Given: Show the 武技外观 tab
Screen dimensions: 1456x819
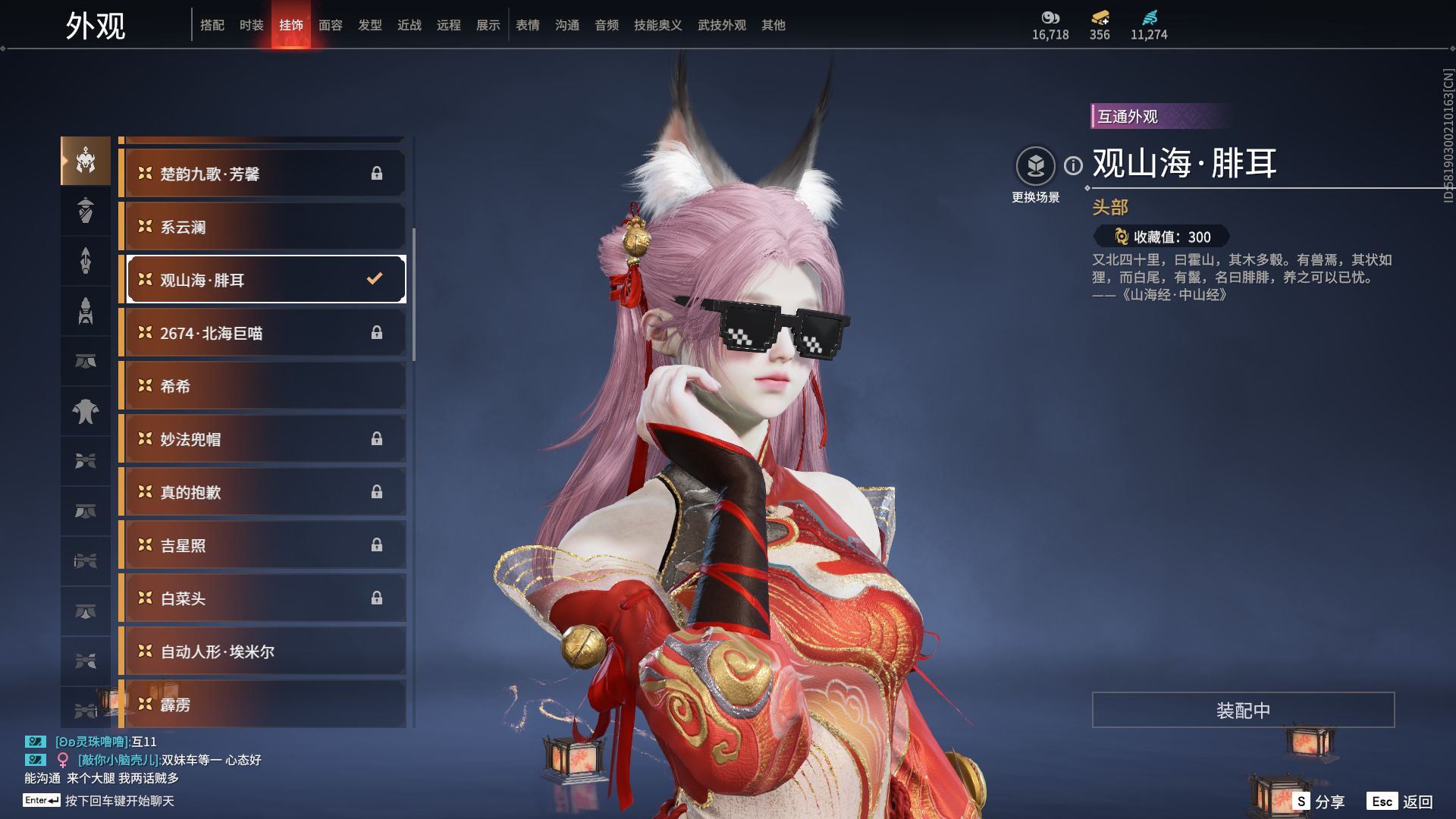Looking at the screenshot, I should point(721,25).
